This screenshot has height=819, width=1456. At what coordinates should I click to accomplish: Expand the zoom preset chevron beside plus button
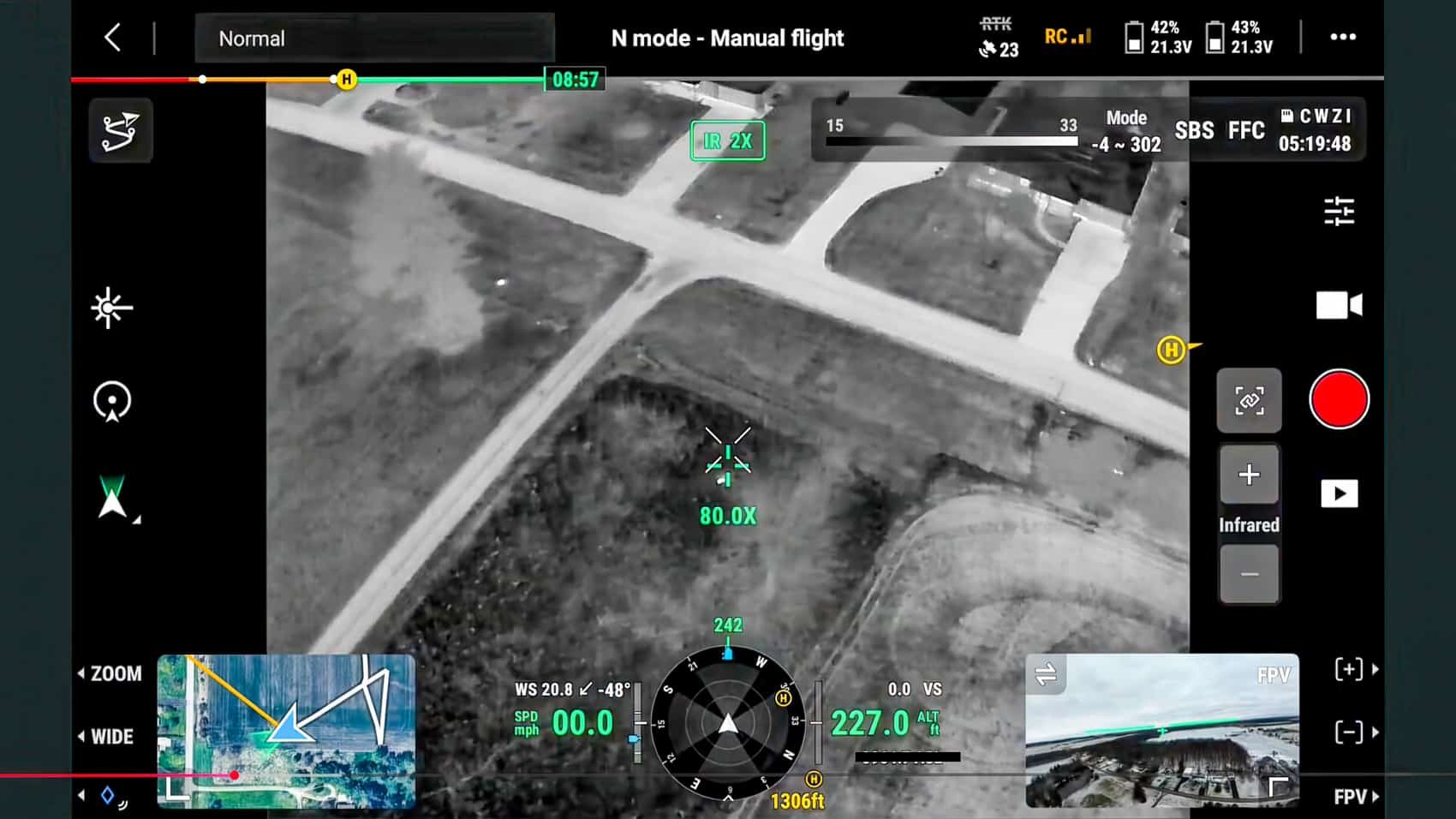click(1375, 671)
